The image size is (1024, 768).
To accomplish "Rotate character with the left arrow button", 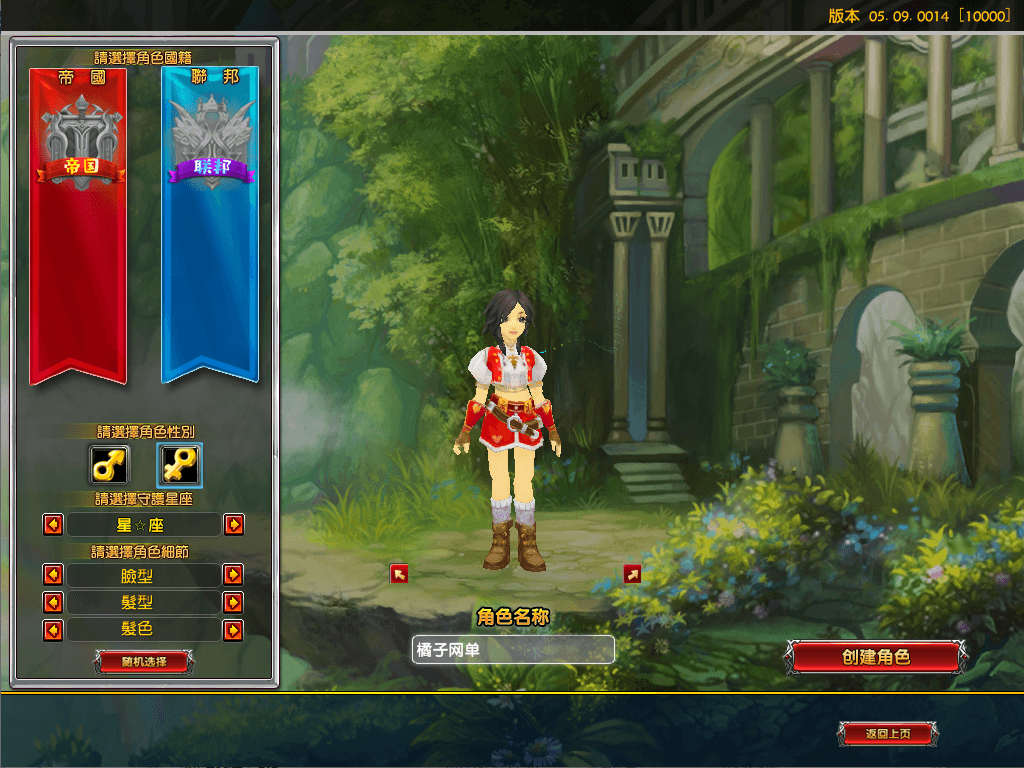I will [399, 573].
